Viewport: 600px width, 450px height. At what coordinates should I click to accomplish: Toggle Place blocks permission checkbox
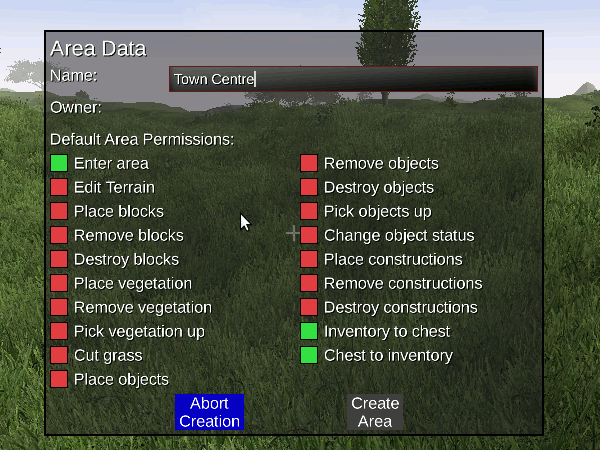(59, 211)
